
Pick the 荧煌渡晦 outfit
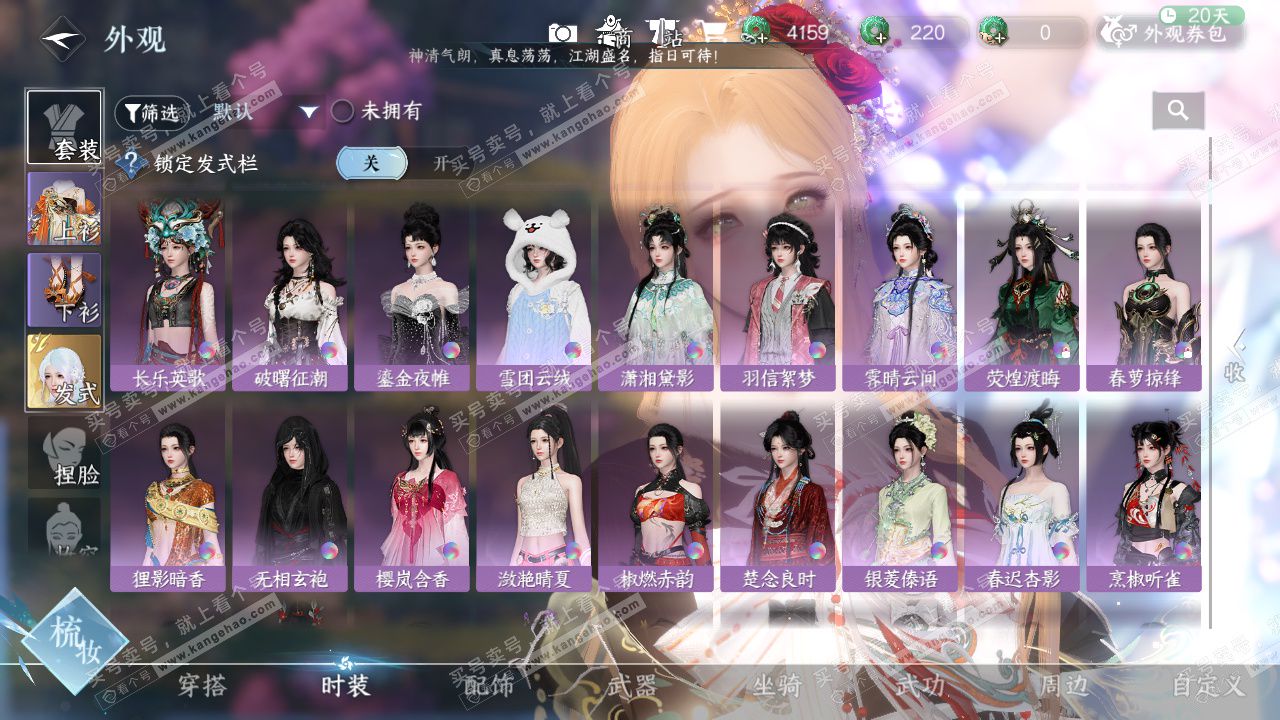pyautogui.click(x=1021, y=295)
